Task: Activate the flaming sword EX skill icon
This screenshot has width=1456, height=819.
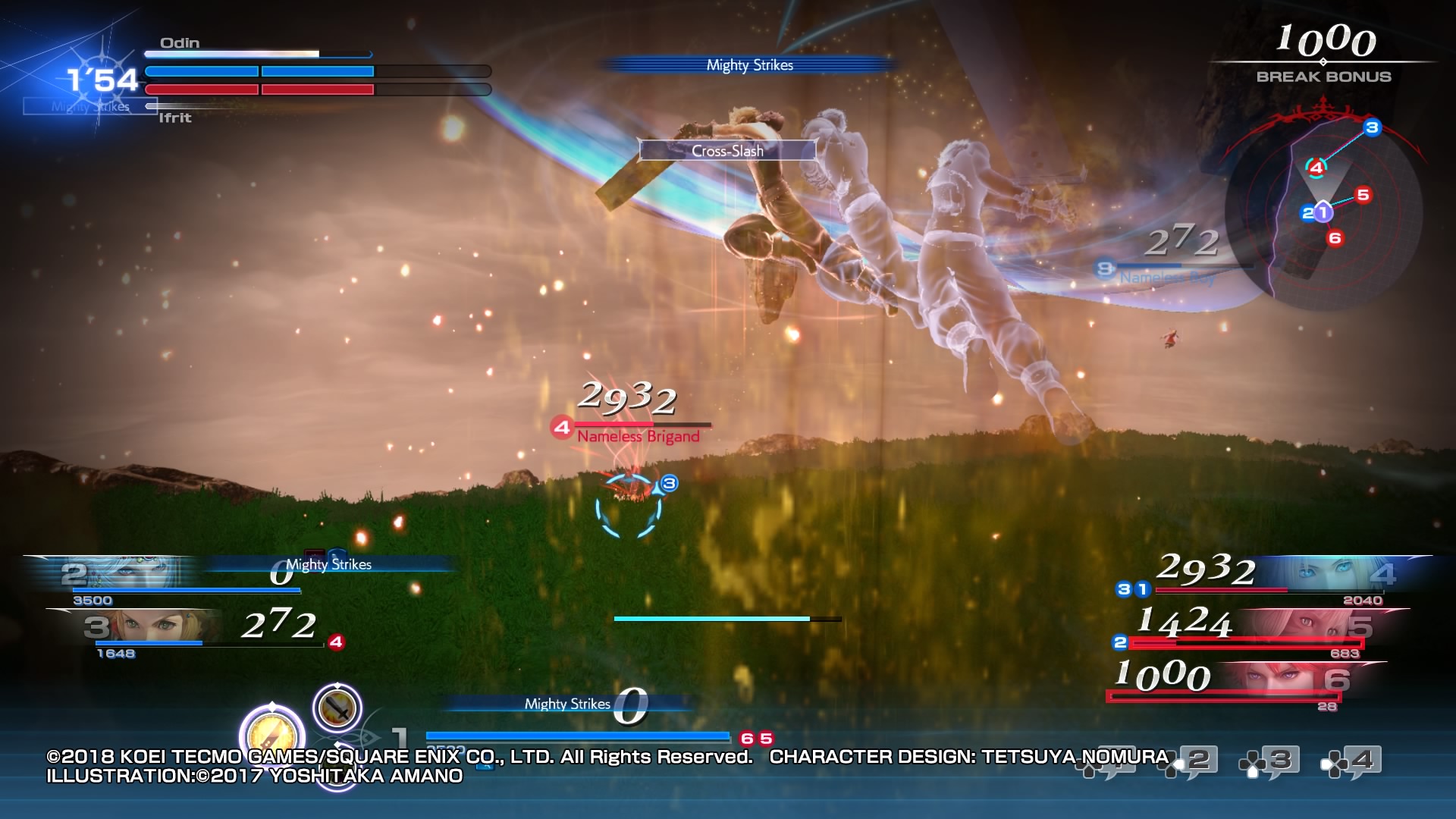Action: pos(337,708)
